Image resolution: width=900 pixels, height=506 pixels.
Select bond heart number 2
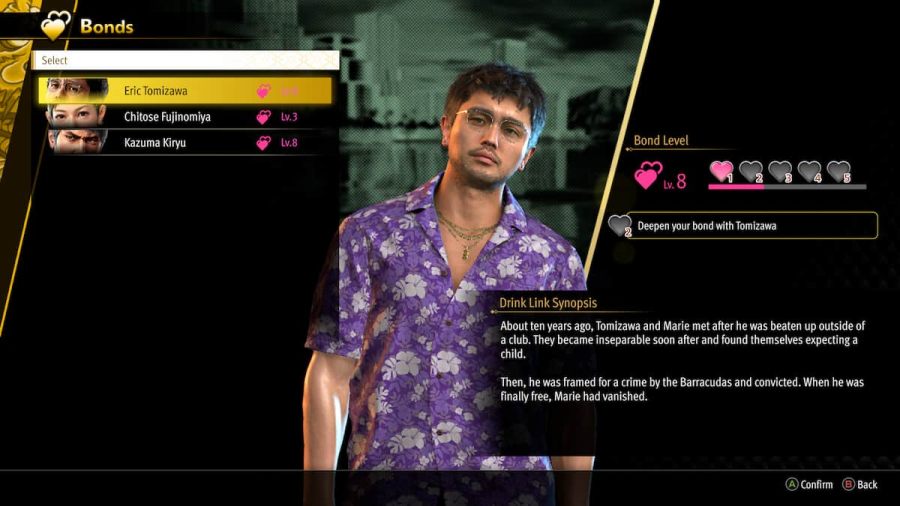tap(751, 171)
